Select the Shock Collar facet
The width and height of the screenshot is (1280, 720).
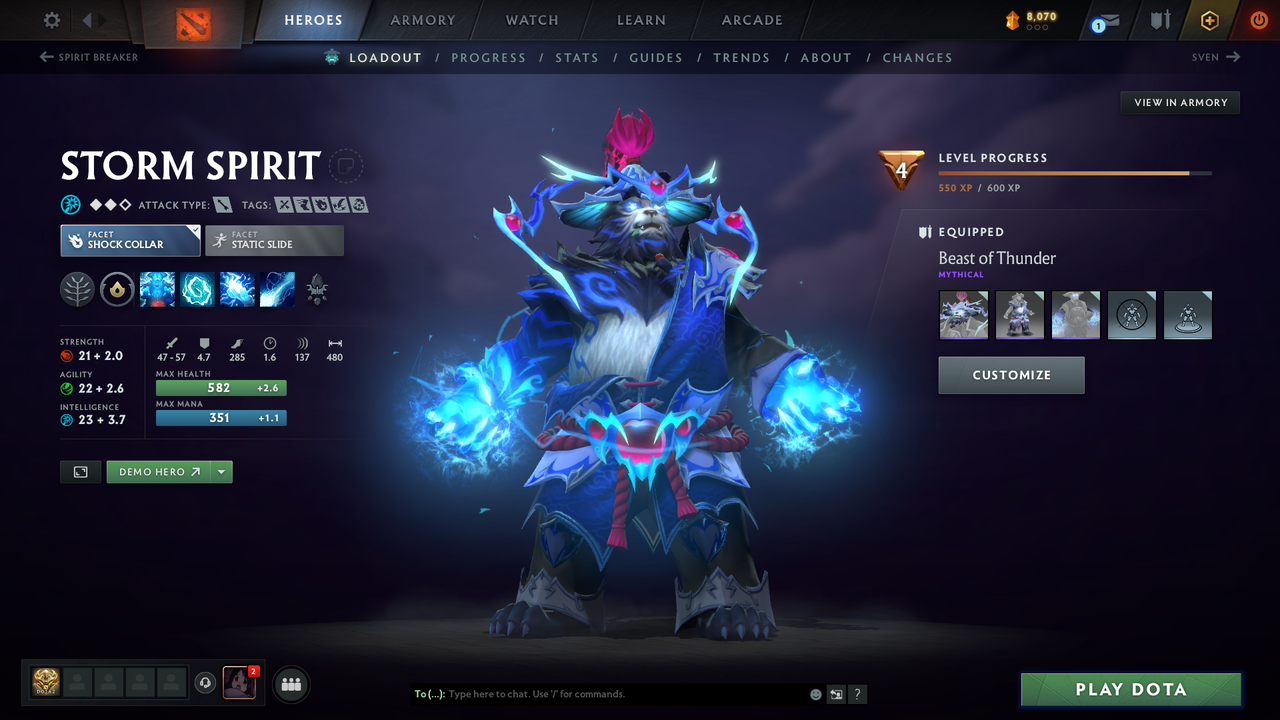pos(129,240)
